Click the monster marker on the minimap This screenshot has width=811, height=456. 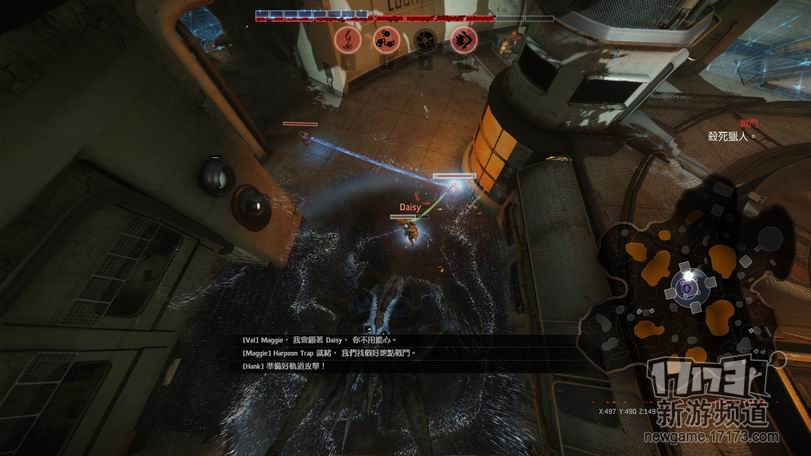[x=688, y=288]
